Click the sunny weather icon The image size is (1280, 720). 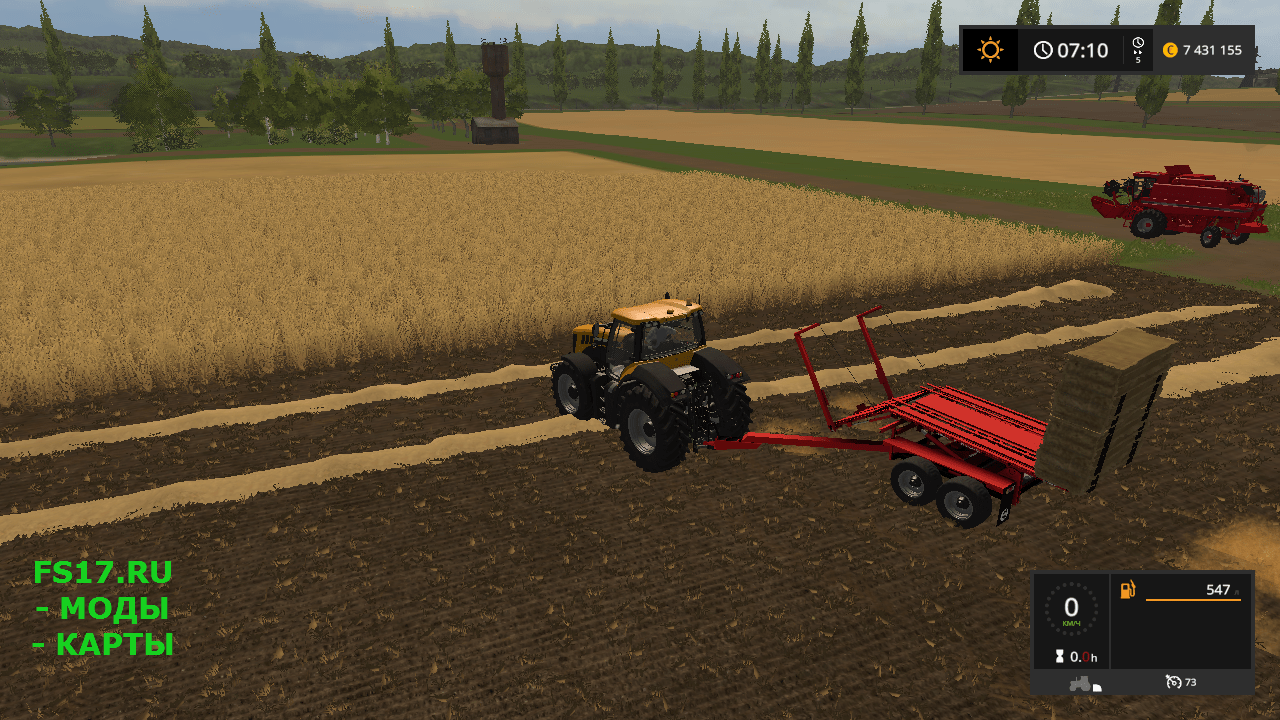click(990, 50)
